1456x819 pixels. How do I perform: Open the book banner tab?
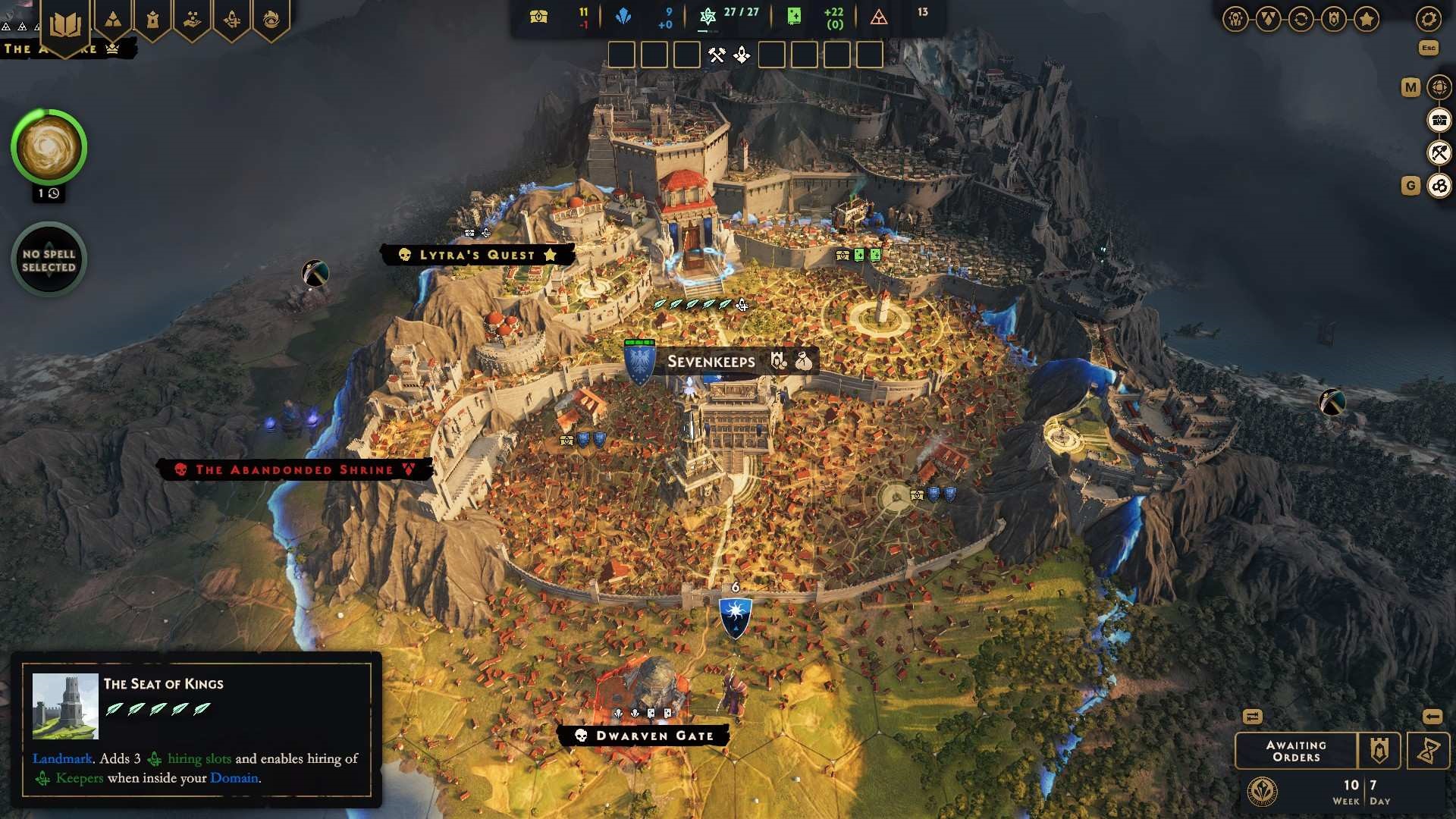pos(65,24)
